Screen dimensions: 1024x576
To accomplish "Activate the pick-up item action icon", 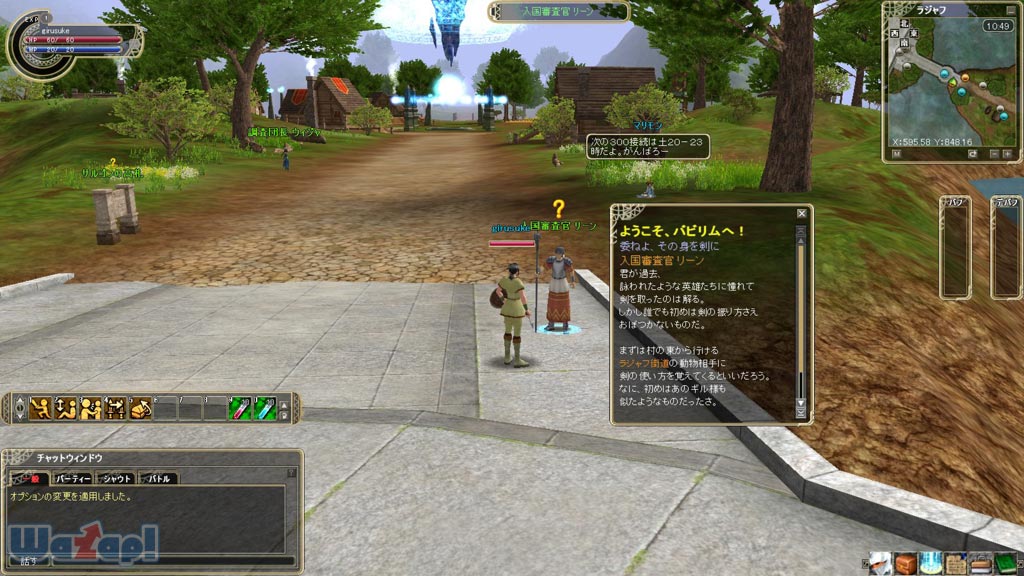I will tap(140, 408).
